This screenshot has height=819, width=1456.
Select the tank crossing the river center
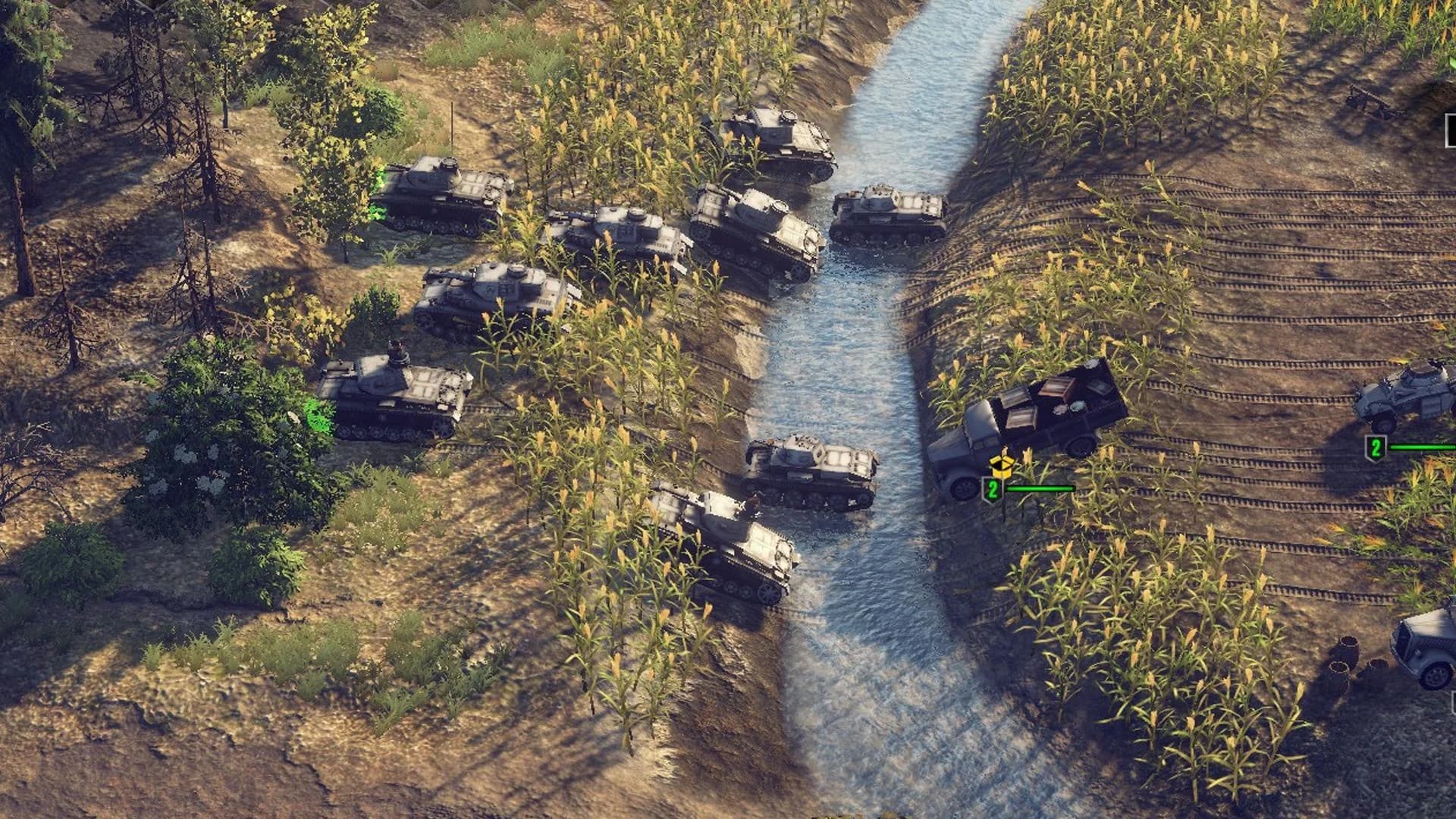811,470
